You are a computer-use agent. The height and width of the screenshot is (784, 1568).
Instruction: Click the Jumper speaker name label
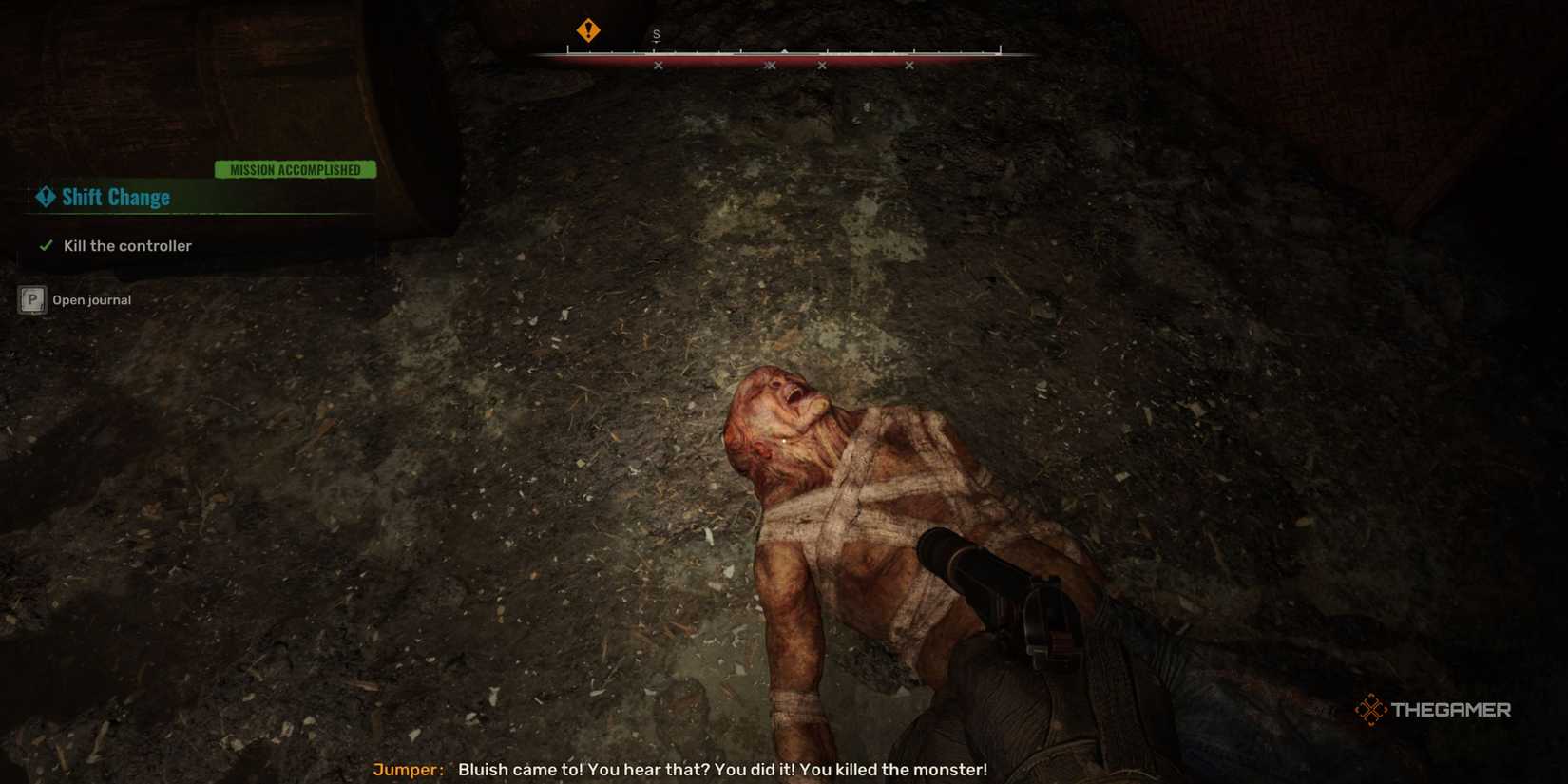[407, 770]
